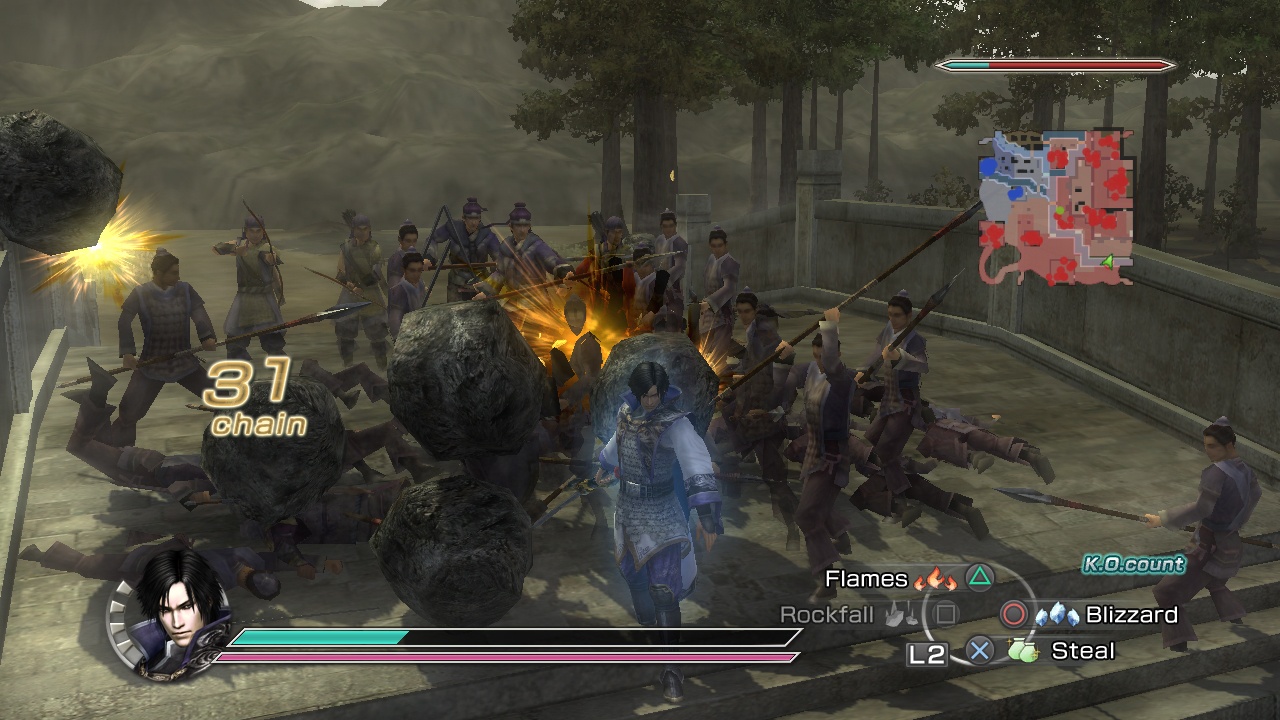Select the Rockfall boulder icon
This screenshot has width=1280, height=720.
click(x=900, y=615)
